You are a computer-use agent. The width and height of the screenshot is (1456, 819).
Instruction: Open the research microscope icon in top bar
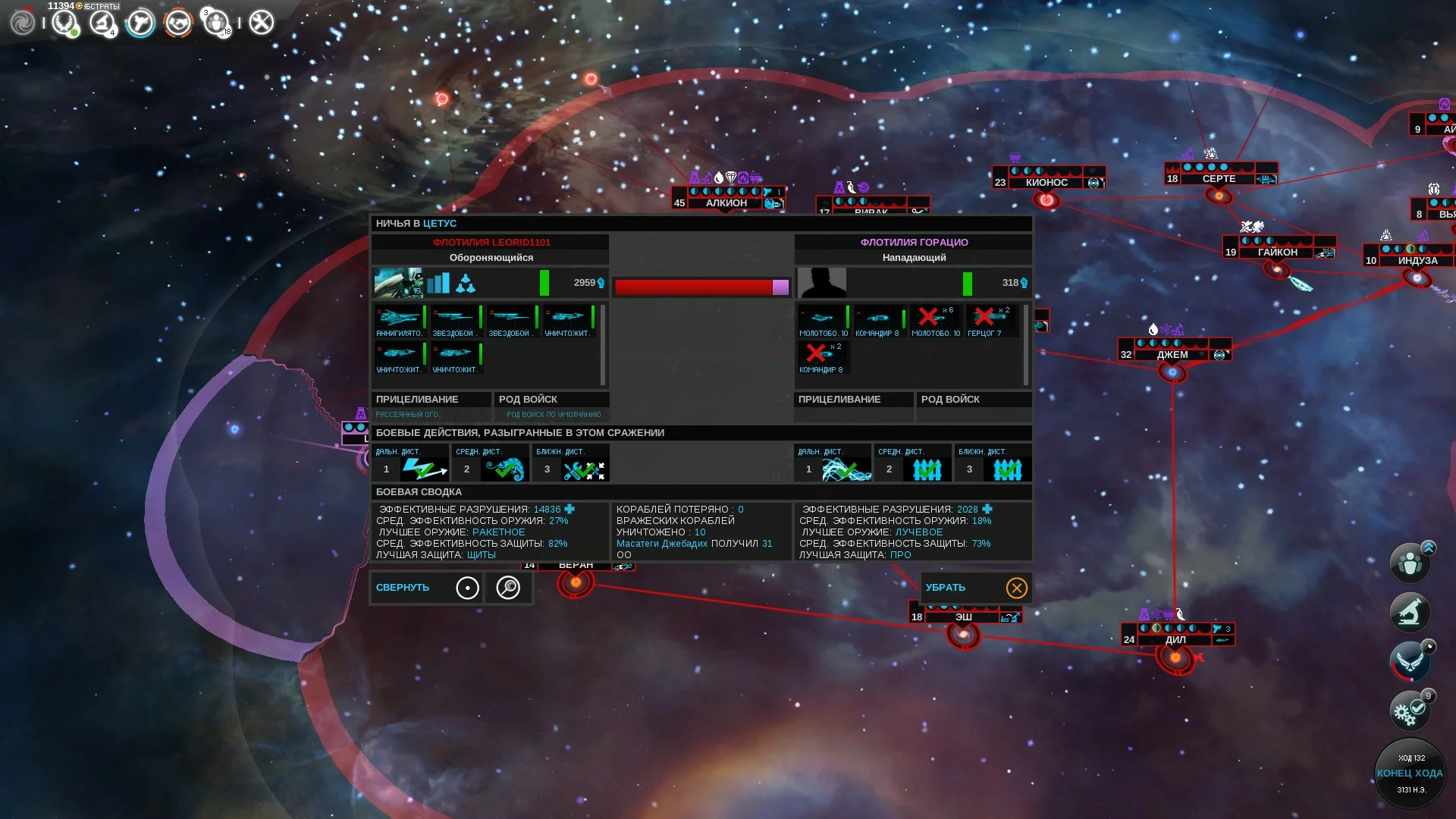(102, 23)
